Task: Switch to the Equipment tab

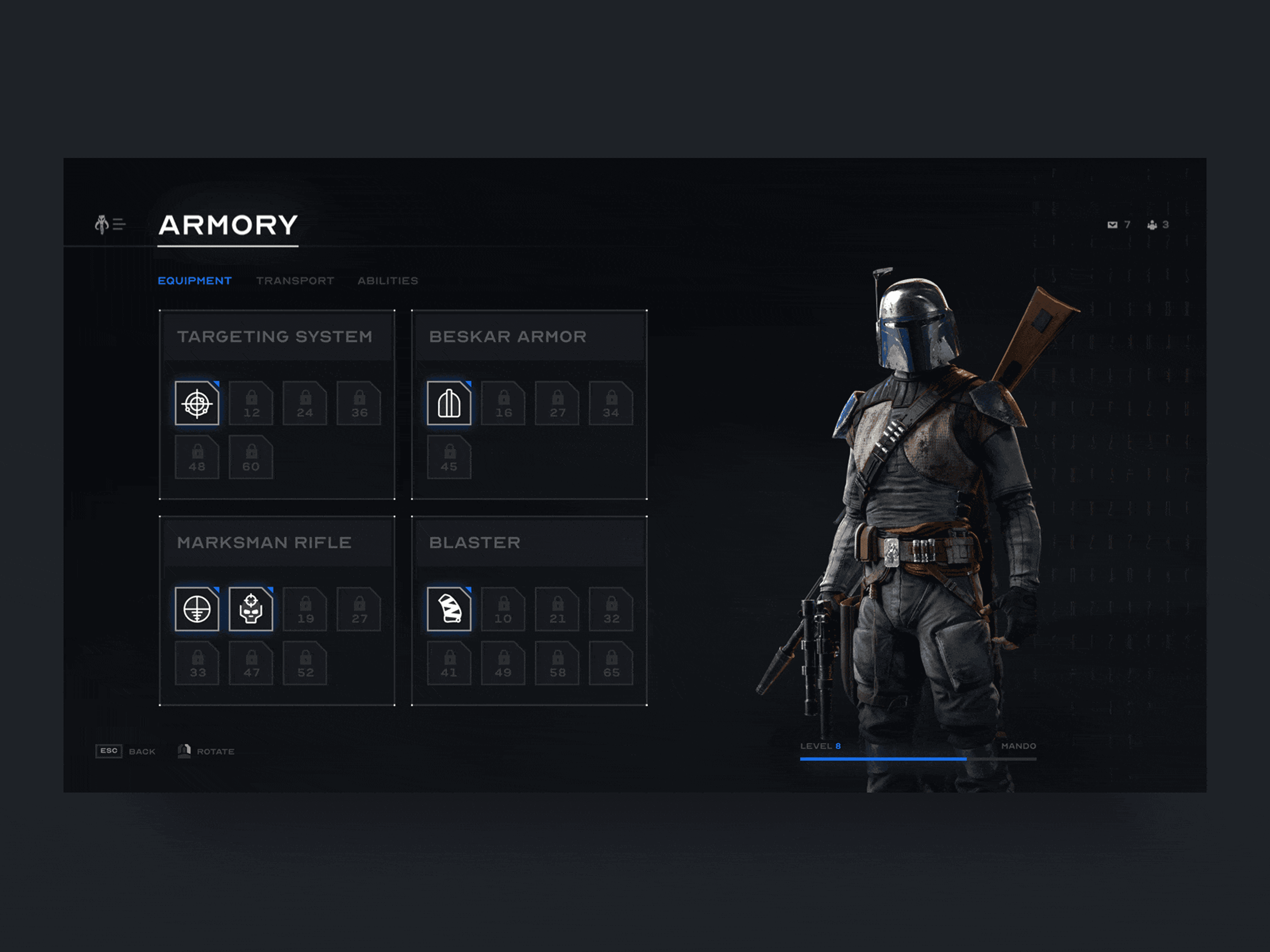Action: (194, 280)
